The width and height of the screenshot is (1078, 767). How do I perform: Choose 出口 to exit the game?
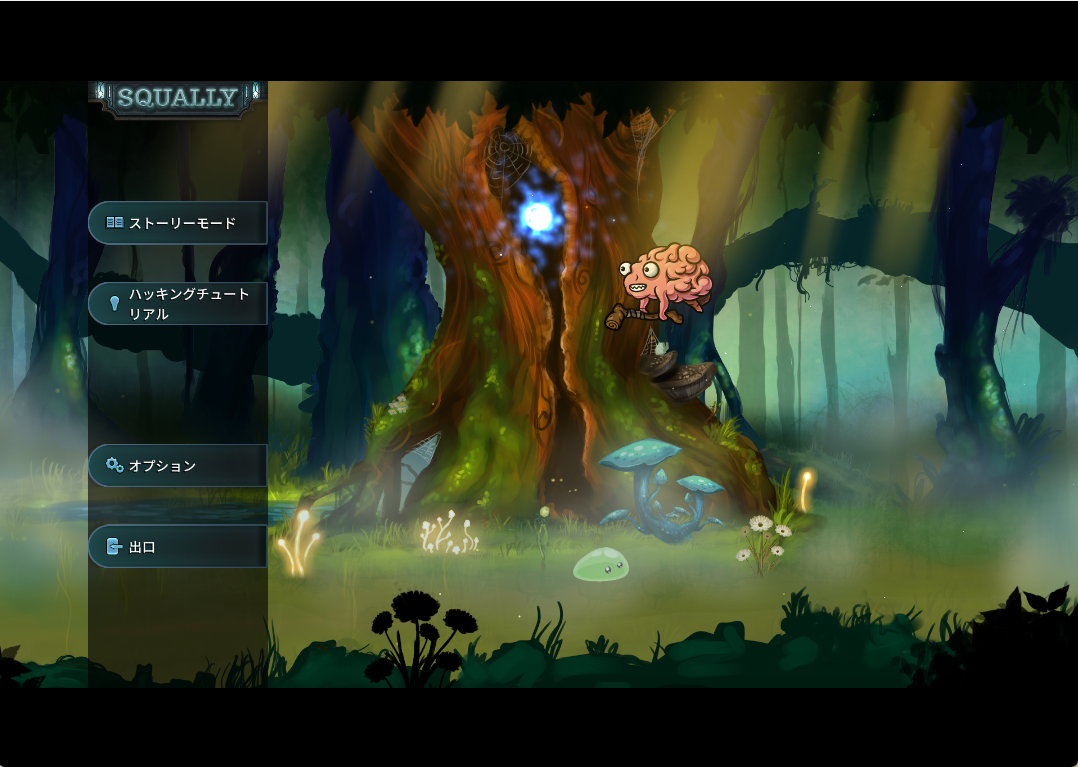pos(178,547)
